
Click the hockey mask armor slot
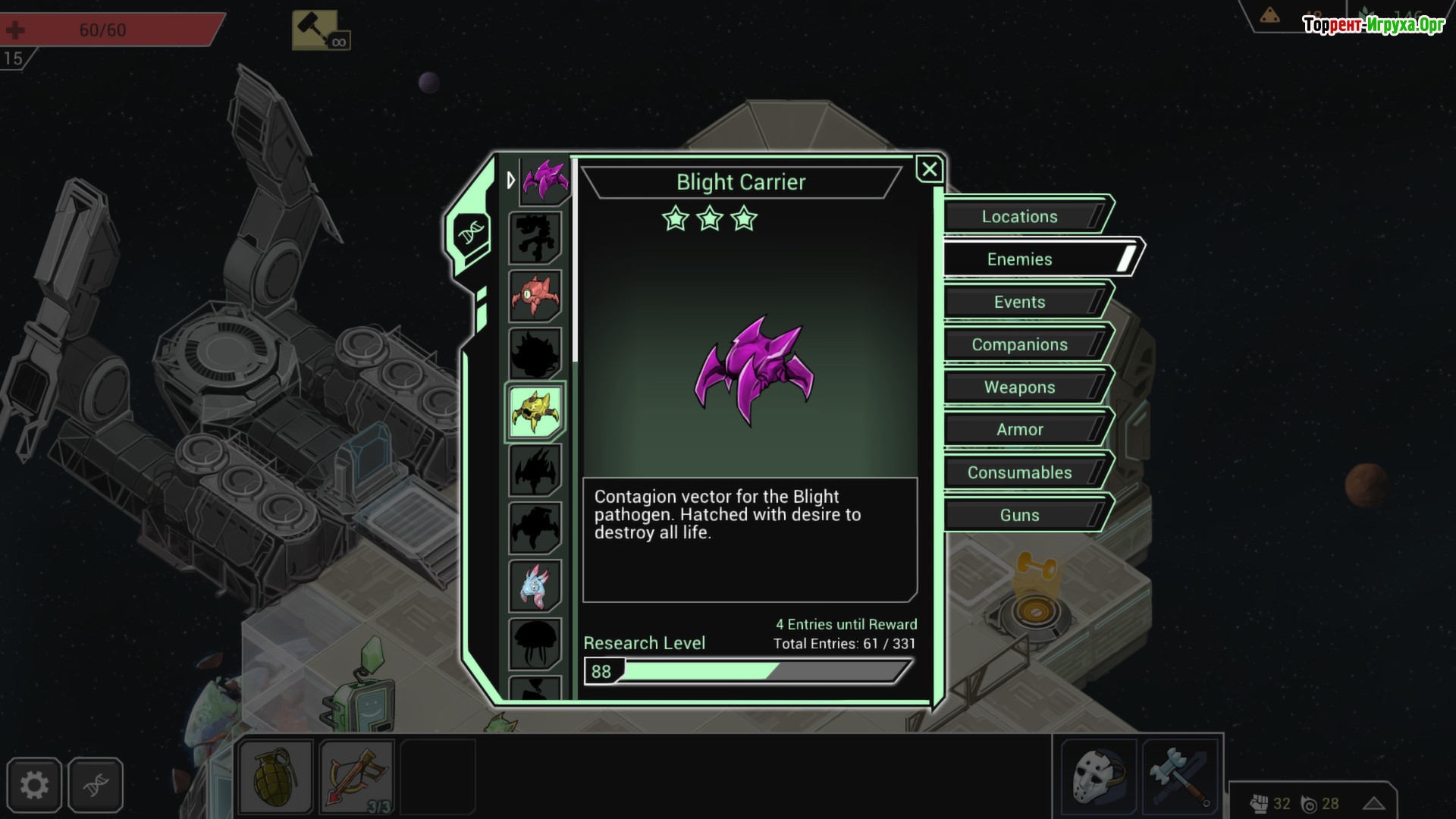tap(1099, 777)
